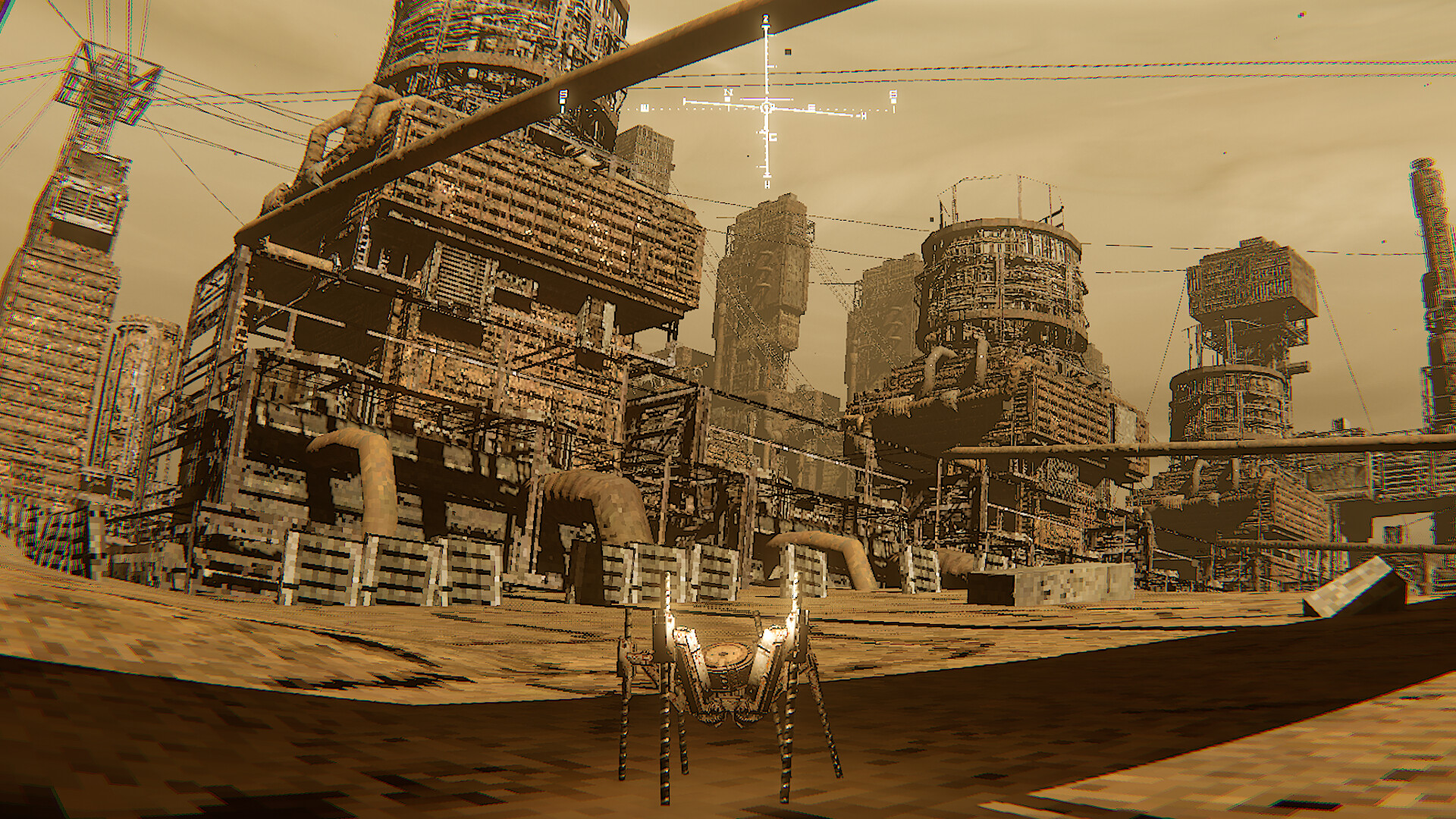1456x819 pixels.
Task: Select the E indicator on the compass
Action: [x=812, y=106]
